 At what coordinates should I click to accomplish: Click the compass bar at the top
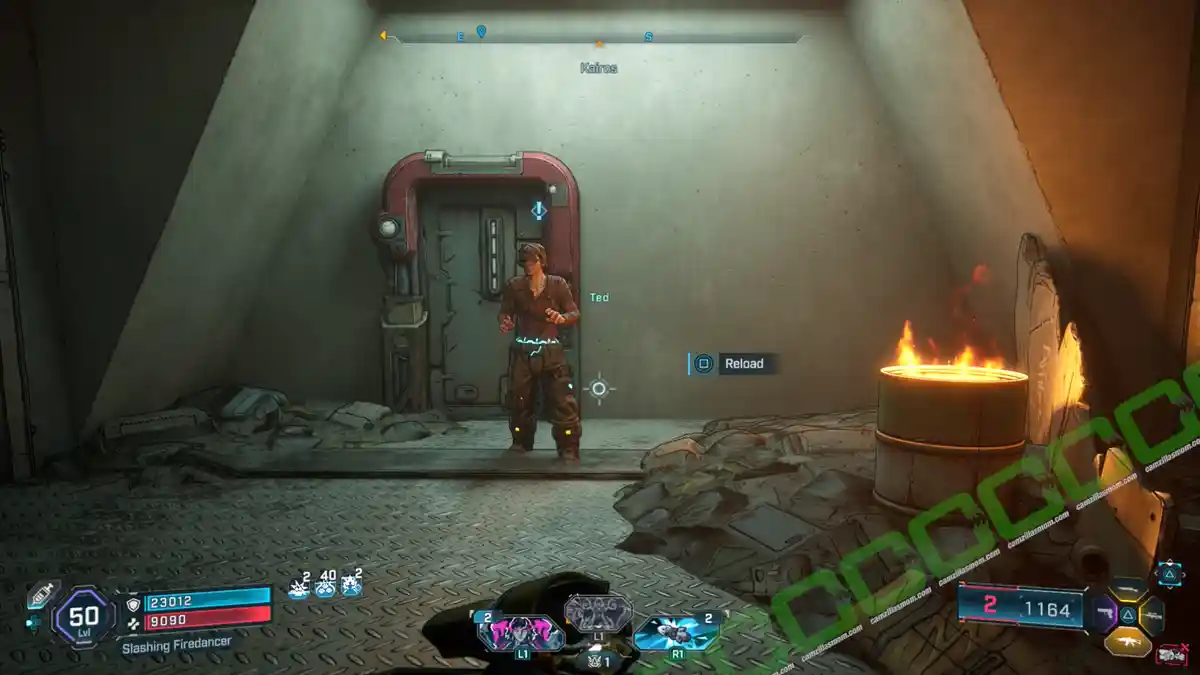coord(595,39)
